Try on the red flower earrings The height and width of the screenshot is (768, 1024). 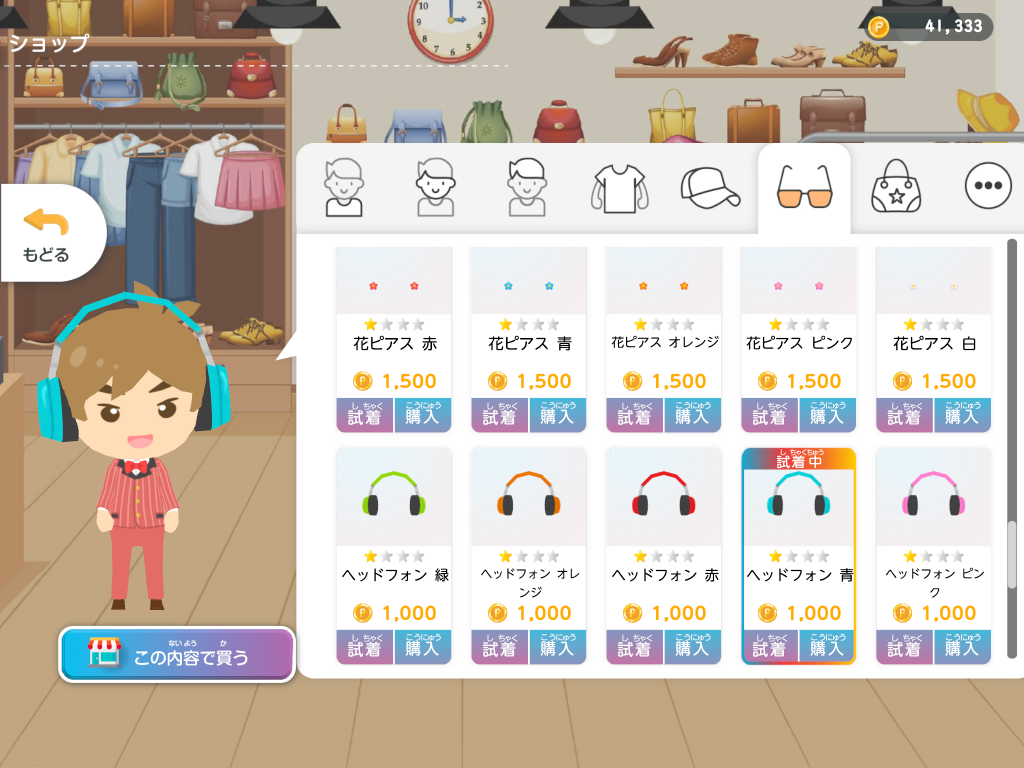(x=365, y=415)
